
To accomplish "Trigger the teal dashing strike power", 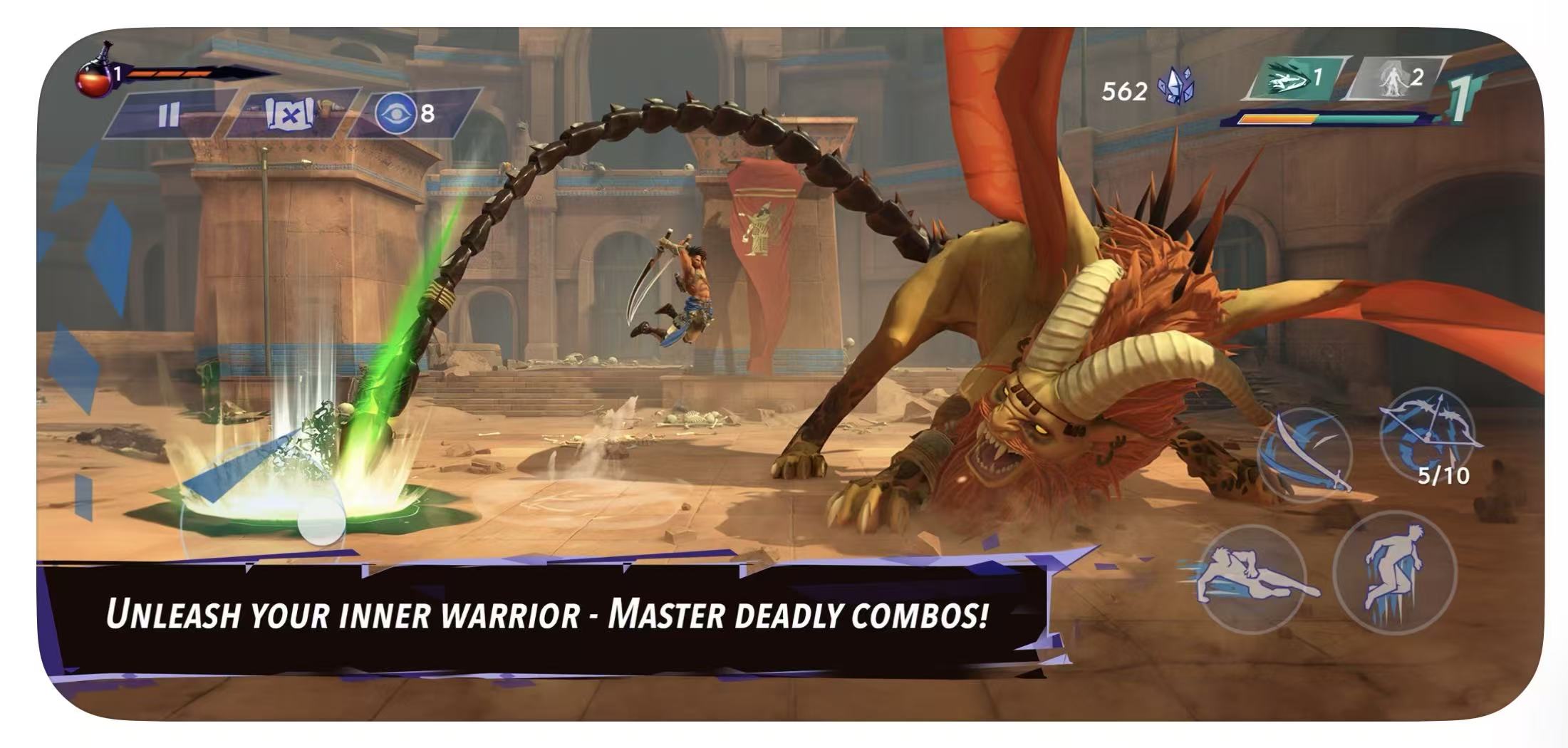I will [x=1294, y=78].
